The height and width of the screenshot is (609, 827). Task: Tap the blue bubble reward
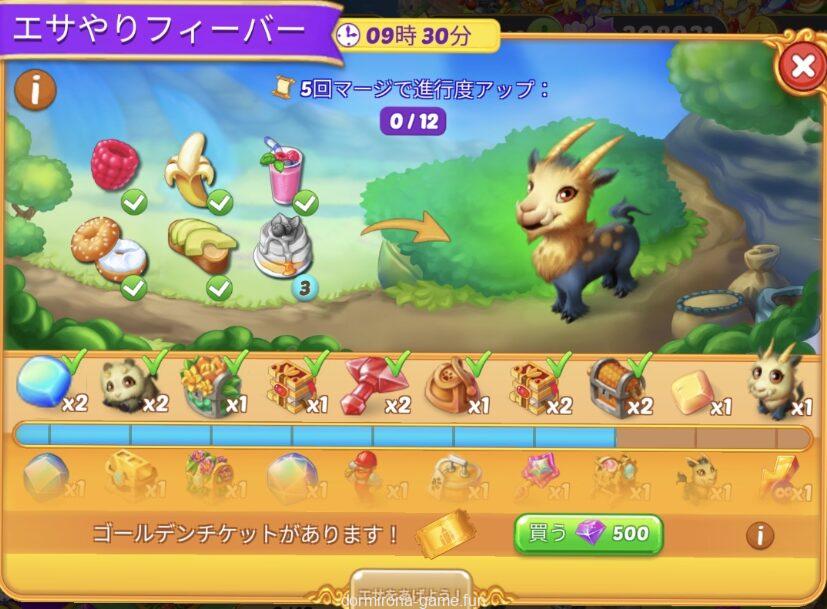coord(43,382)
